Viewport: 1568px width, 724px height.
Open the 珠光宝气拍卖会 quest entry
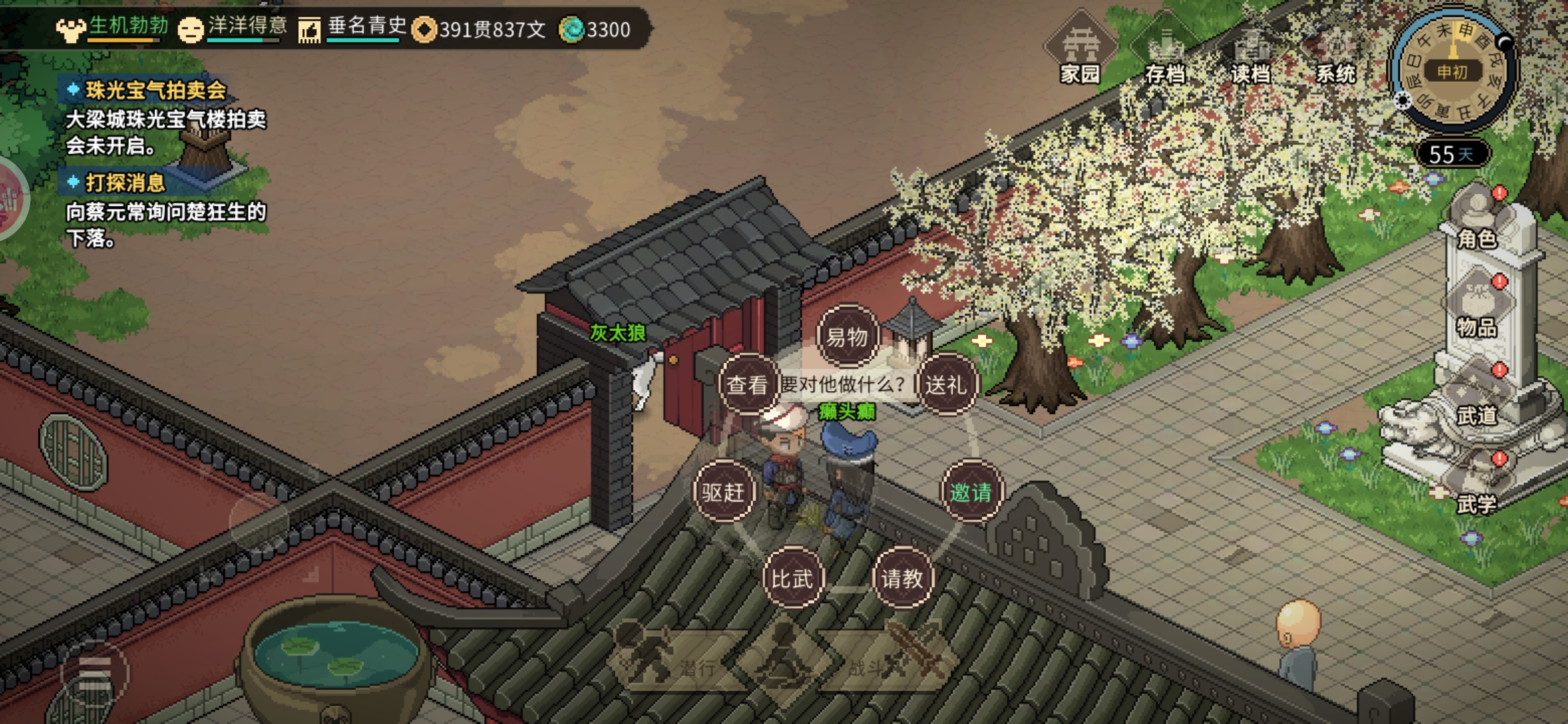[155, 90]
